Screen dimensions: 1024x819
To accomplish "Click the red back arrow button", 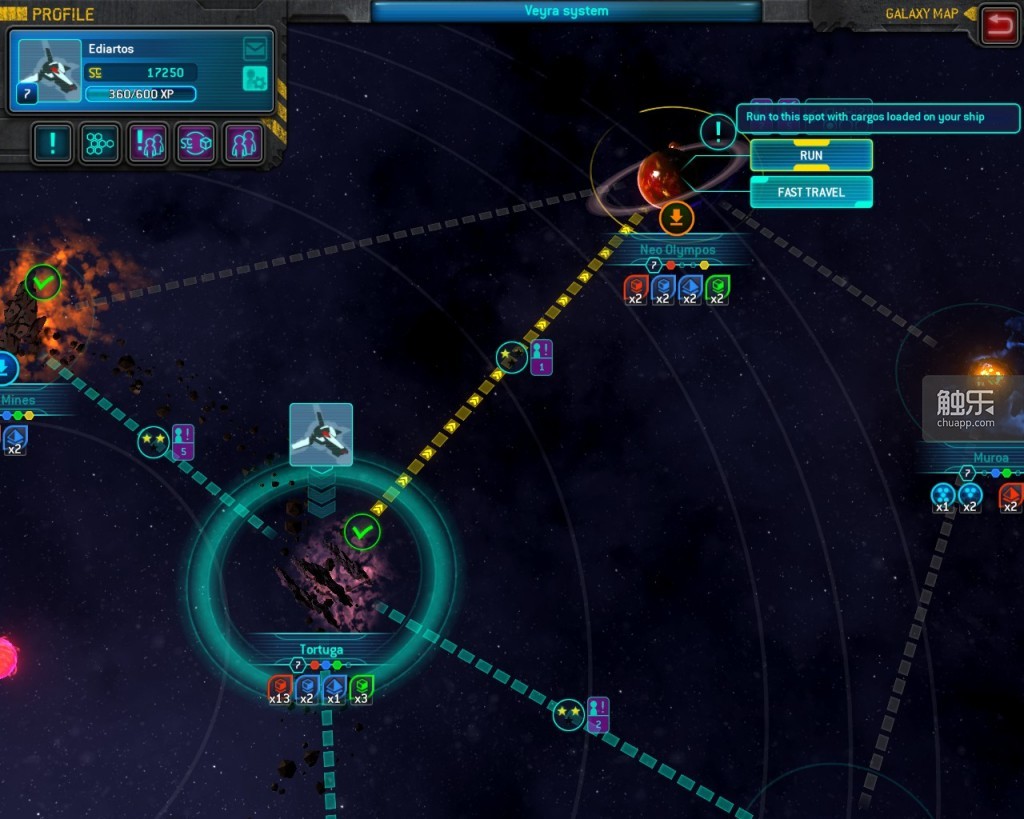I will pyautogui.click(x=997, y=24).
